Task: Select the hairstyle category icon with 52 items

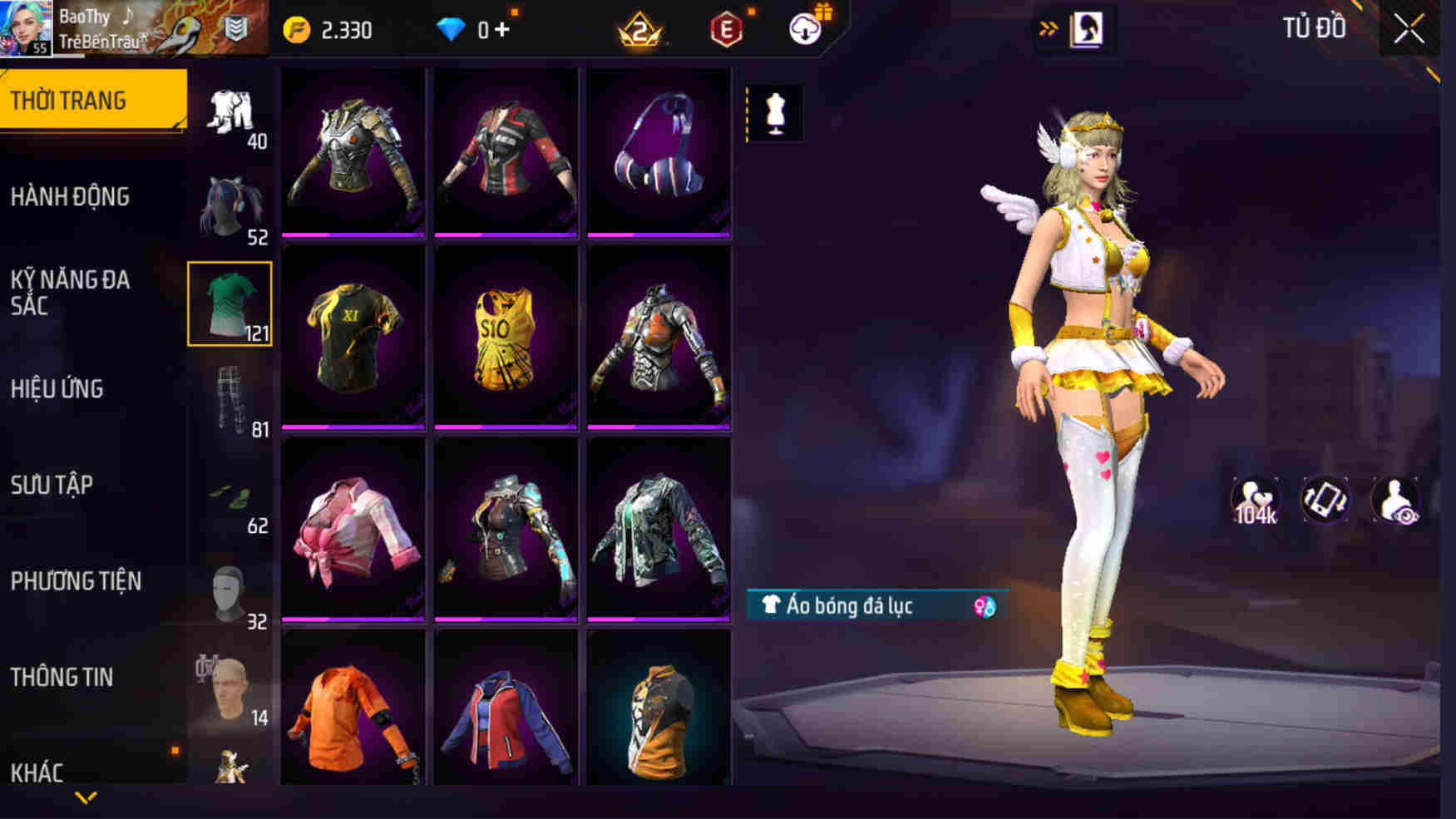Action: [x=230, y=206]
